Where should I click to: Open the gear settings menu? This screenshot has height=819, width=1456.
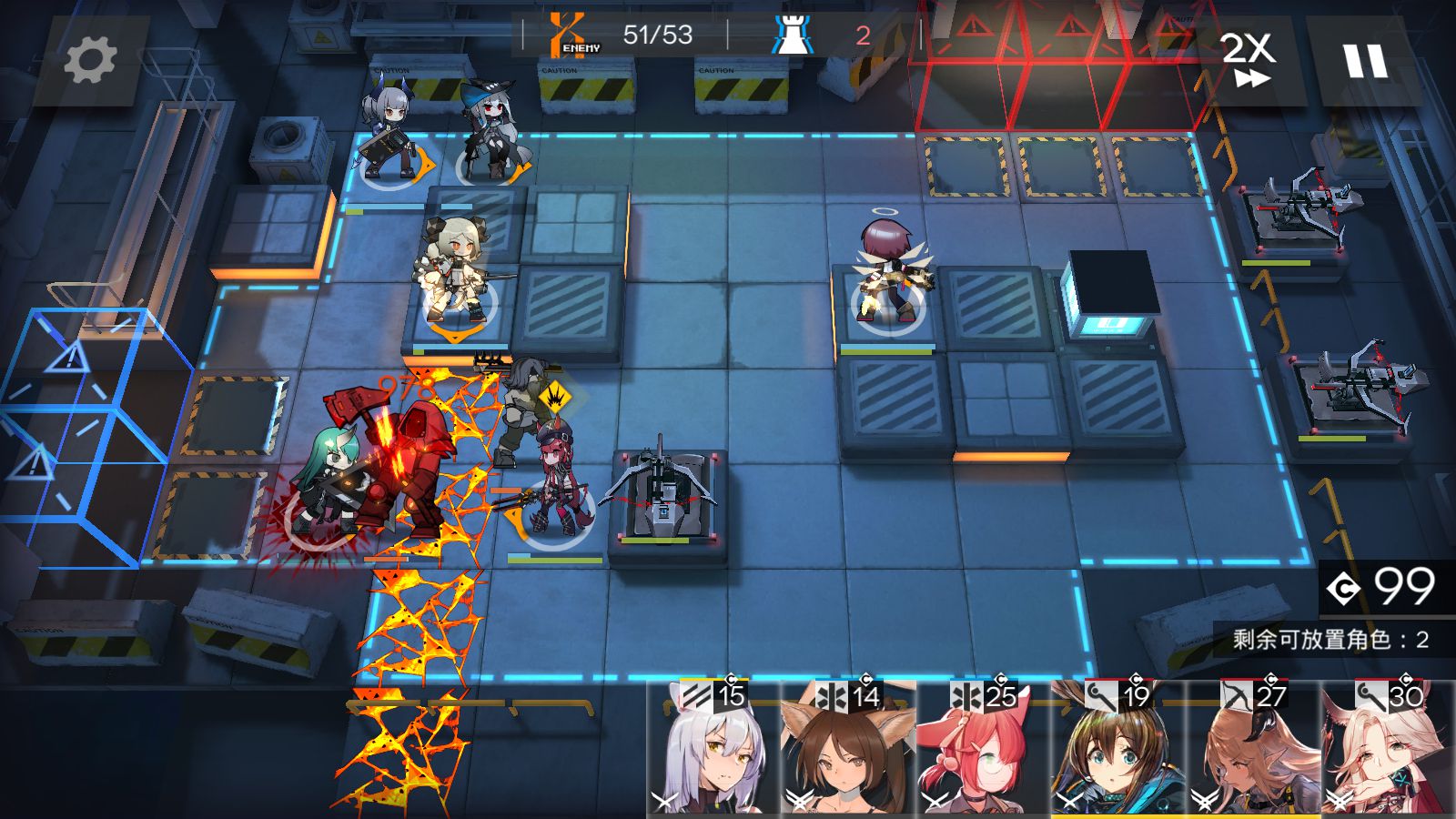[90, 61]
